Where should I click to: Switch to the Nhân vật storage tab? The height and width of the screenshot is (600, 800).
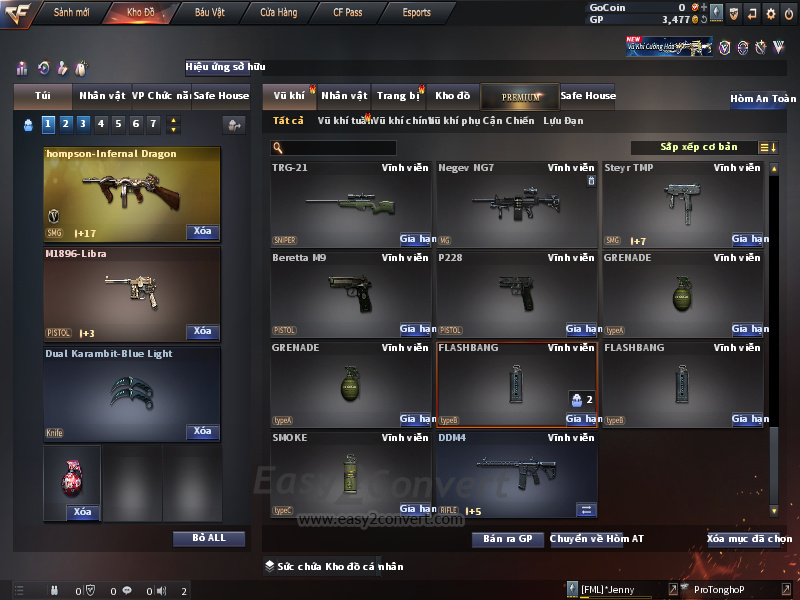(x=344, y=96)
